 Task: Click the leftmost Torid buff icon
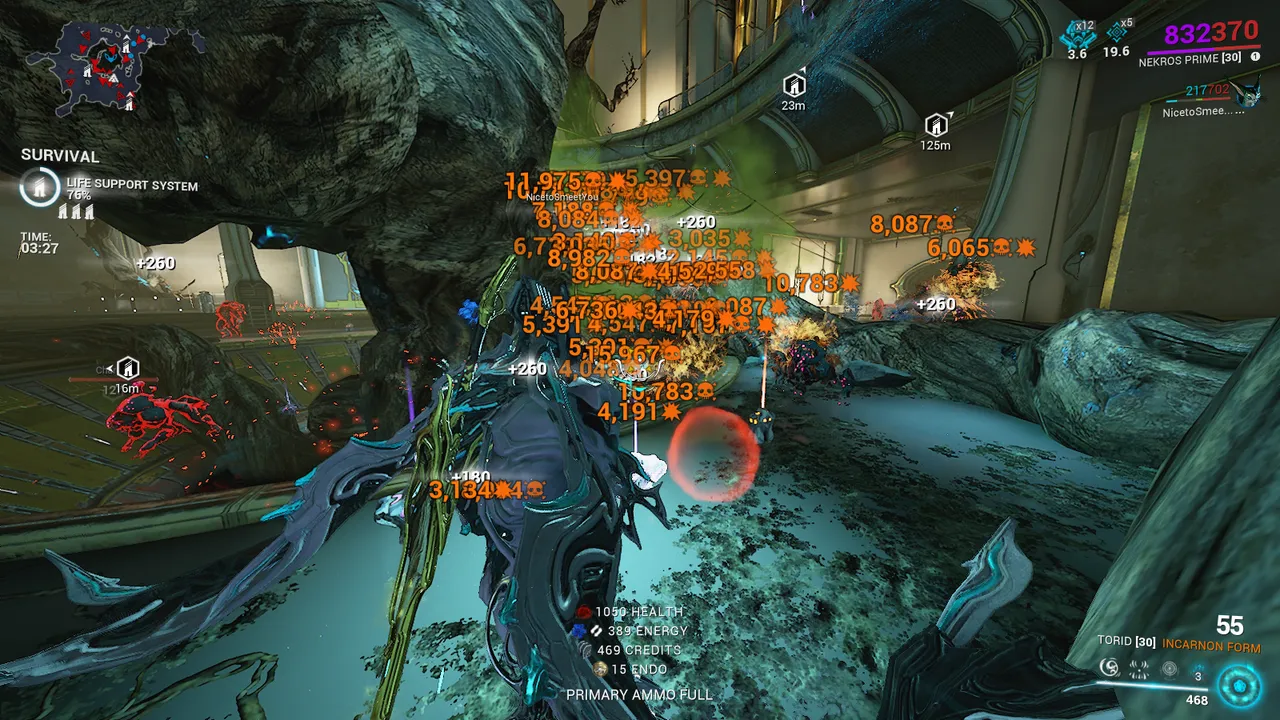pyautogui.click(x=1109, y=668)
